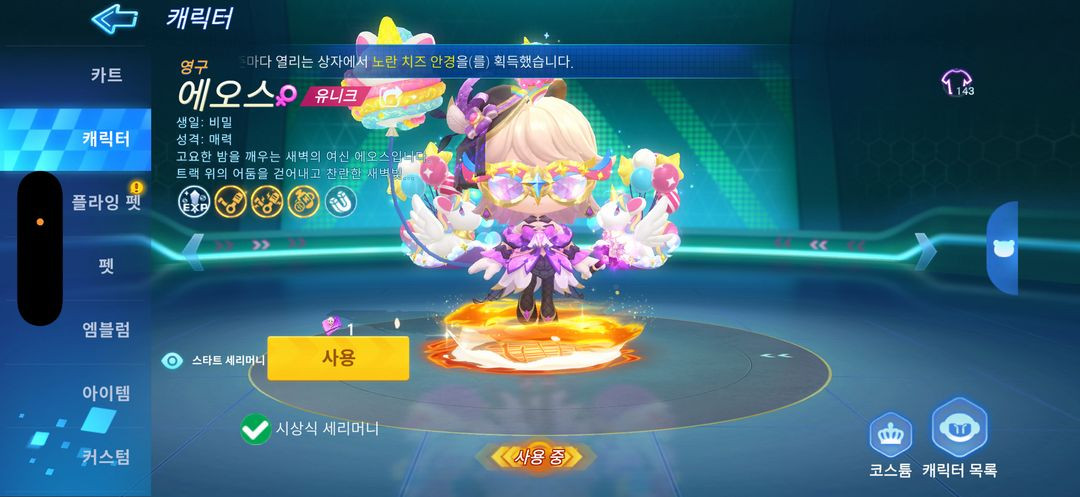1080x497 pixels.
Task: Show the next character with right arrow
Action: [x=926, y=249]
